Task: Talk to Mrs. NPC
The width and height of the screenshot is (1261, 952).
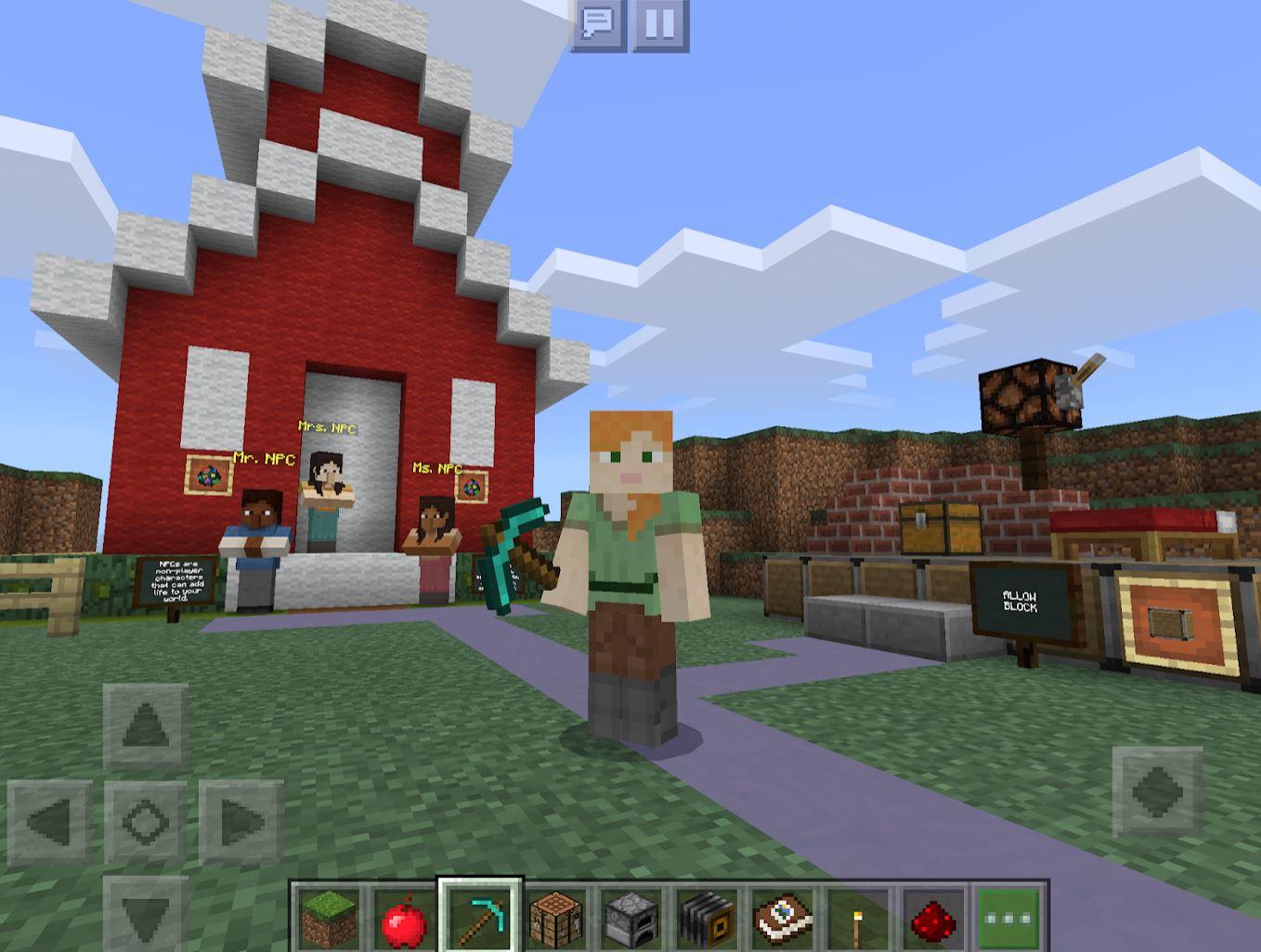Action: coord(327,492)
